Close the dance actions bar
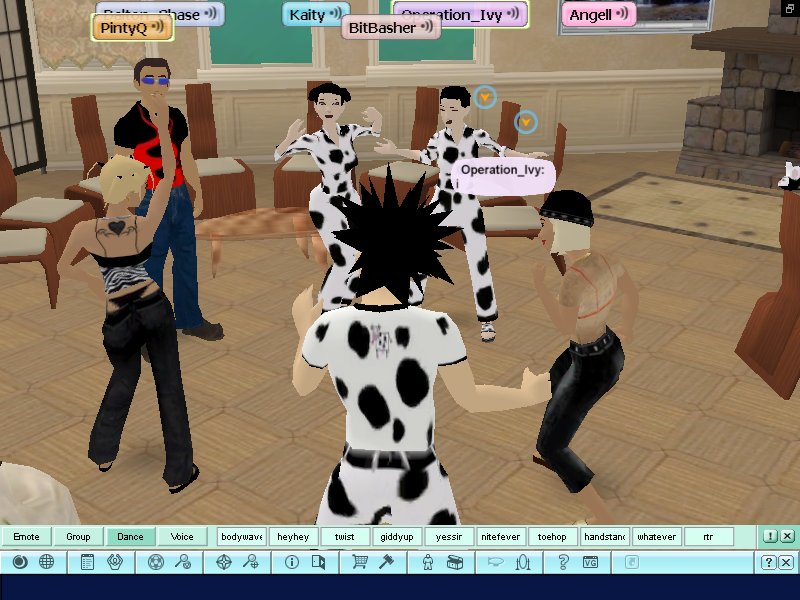This screenshot has width=800, height=600. pyautogui.click(x=787, y=537)
